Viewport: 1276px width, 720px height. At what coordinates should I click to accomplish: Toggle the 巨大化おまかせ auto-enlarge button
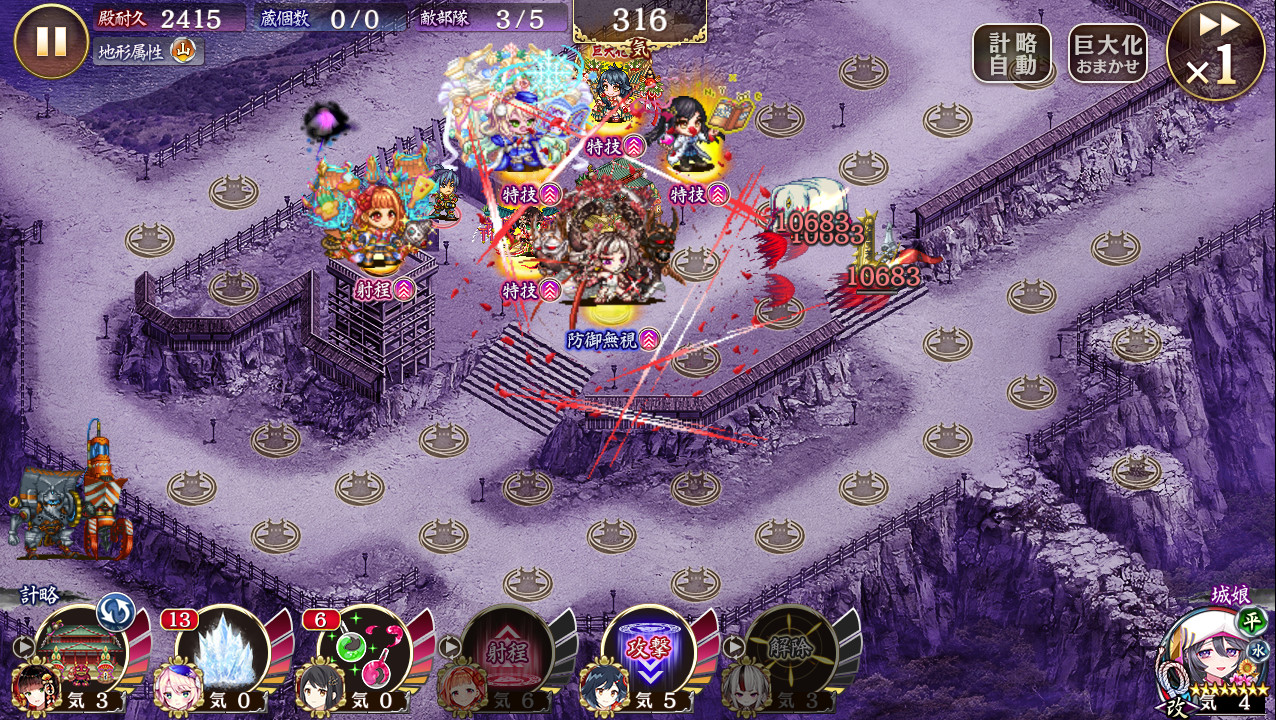tap(1107, 53)
